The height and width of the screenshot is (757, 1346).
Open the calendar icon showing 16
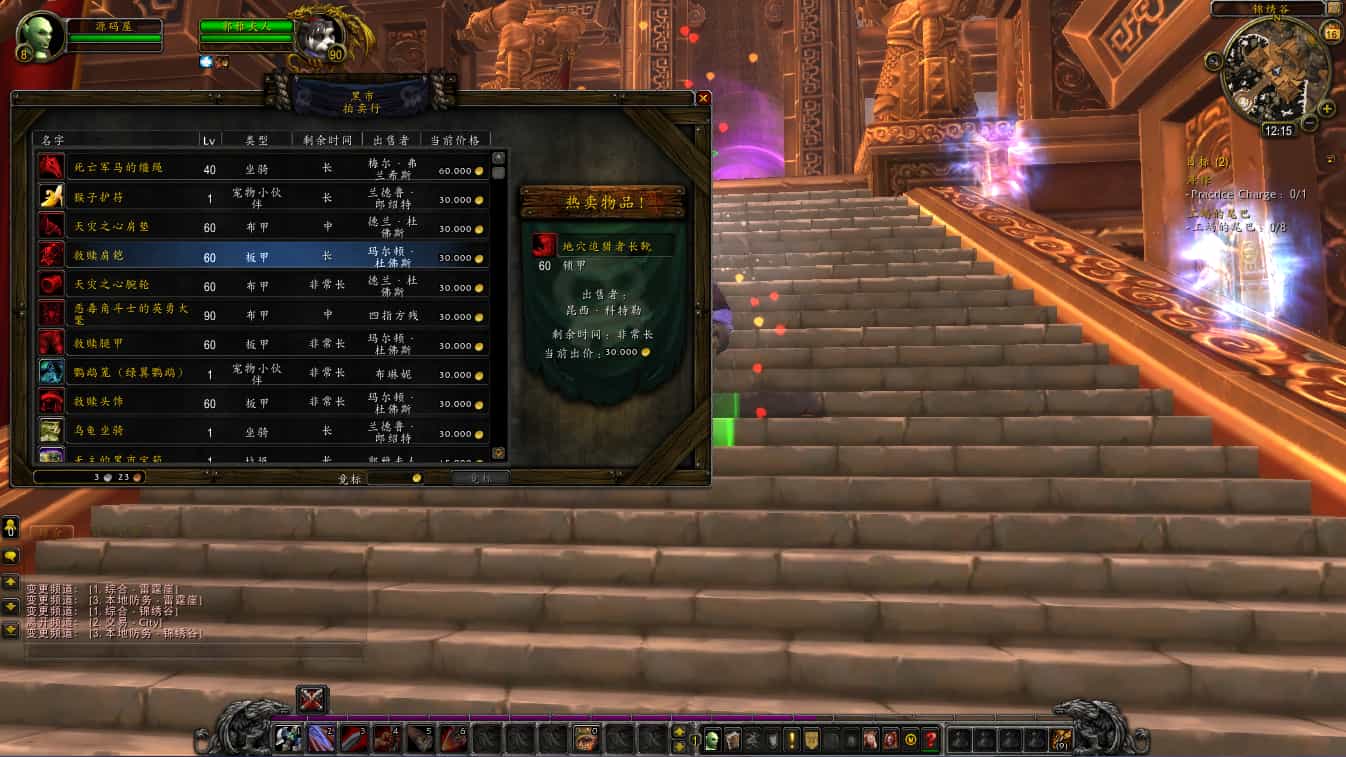(x=1331, y=34)
